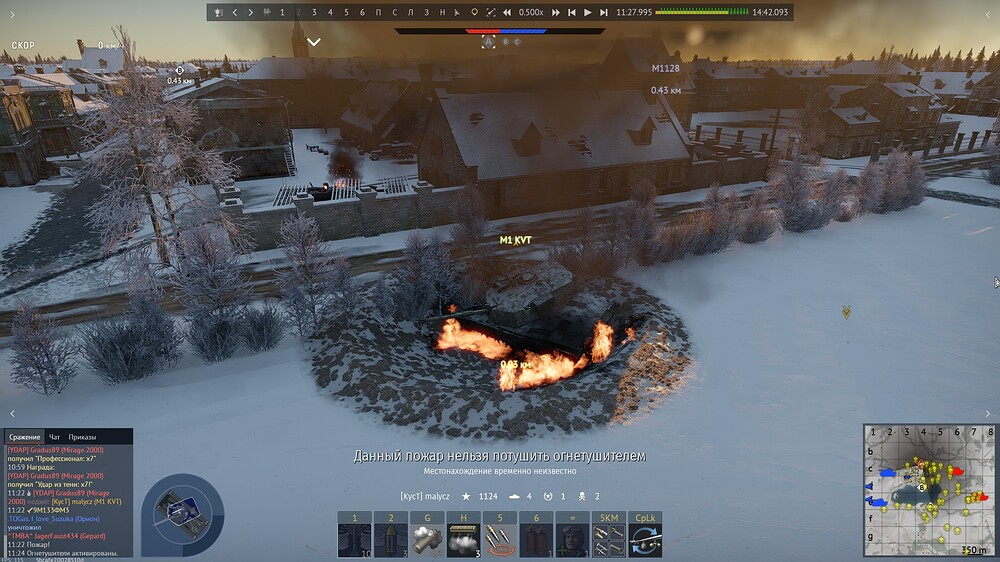Viewport: 1000px width, 562px height.
Task: Open the Приказы tab in the log
Action: [83, 437]
